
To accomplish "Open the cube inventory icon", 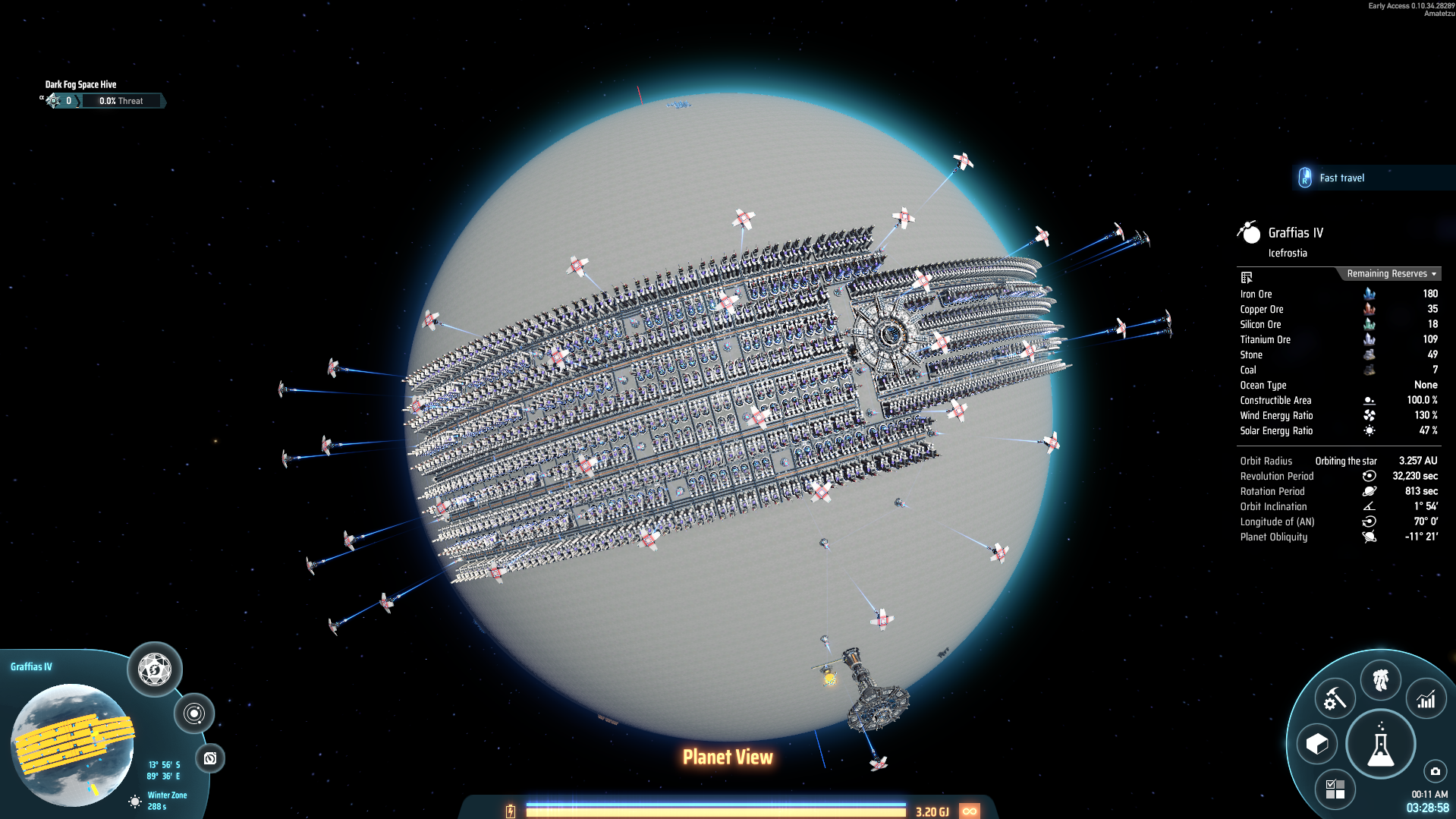I will pos(1317,744).
